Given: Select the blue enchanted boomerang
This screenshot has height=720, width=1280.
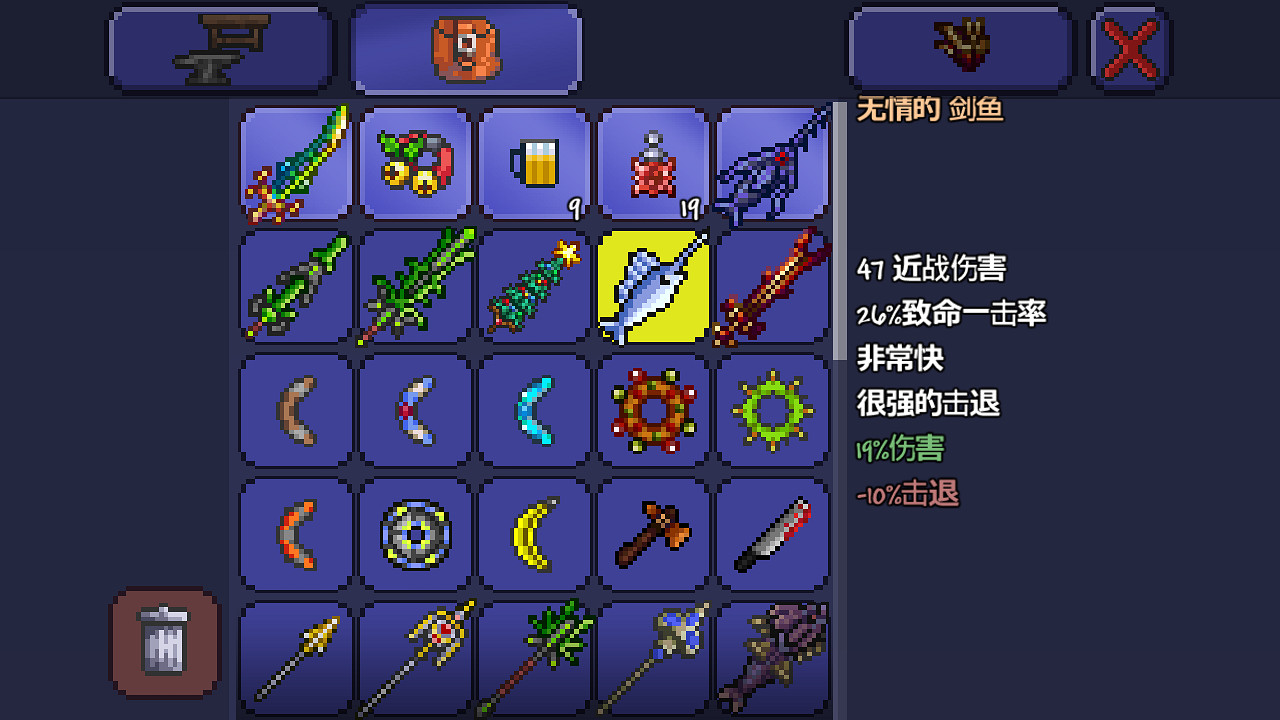Looking at the screenshot, I should click(x=415, y=410).
